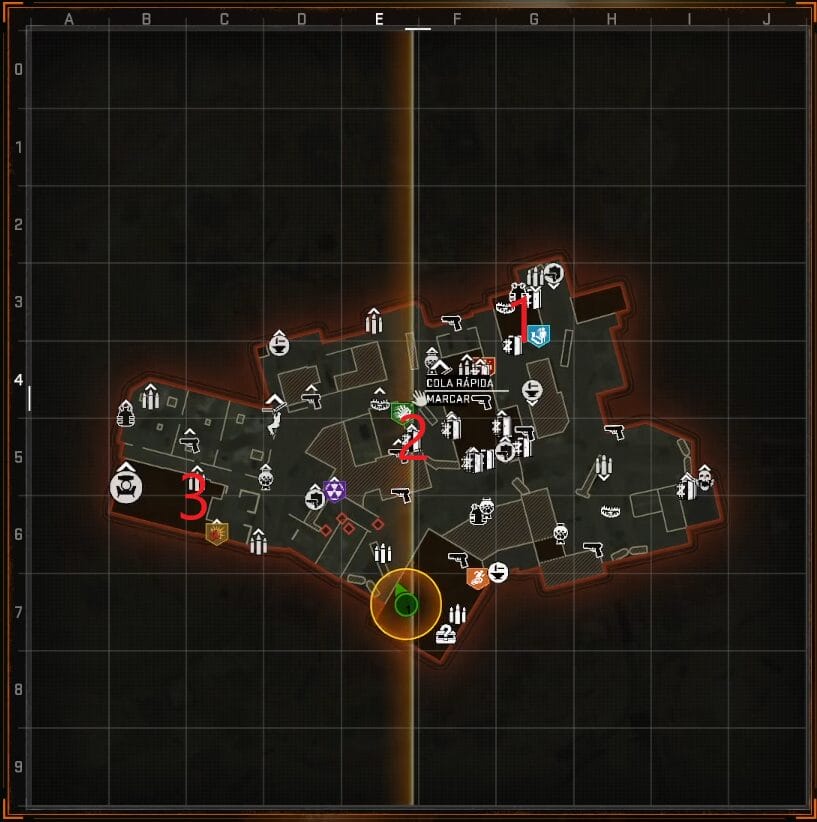
Task: Select the question mark box marker
Action: pyautogui.click(x=446, y=634)
